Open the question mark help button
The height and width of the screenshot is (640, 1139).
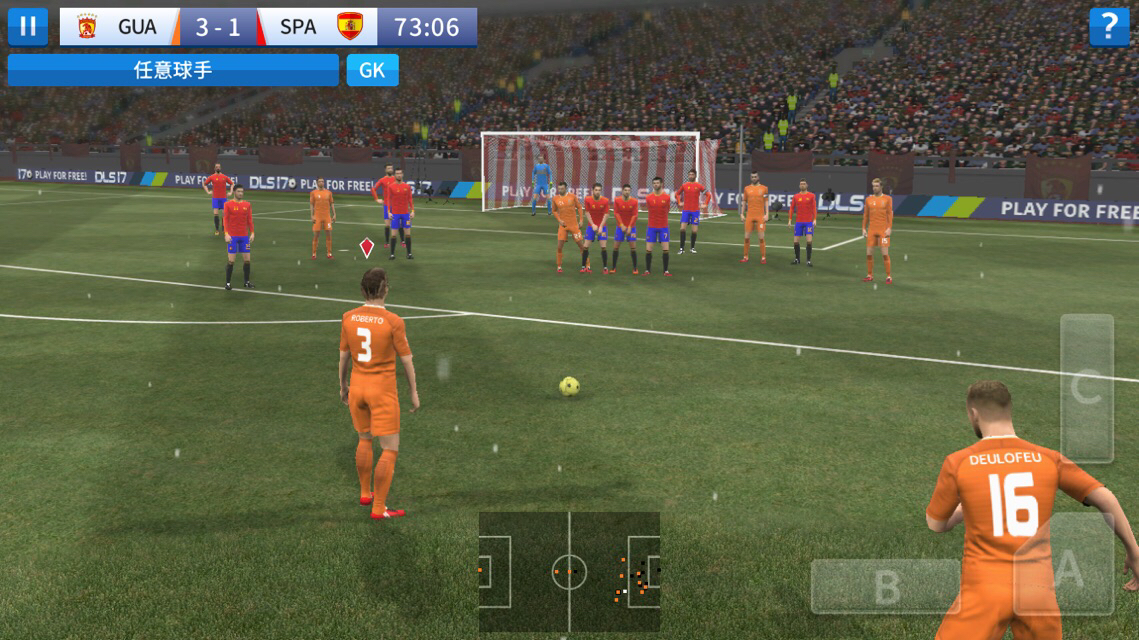point(1109,27)
